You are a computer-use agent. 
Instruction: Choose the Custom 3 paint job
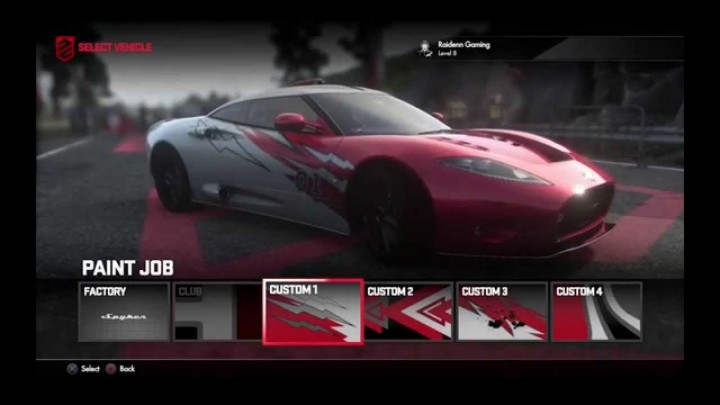pyautogui.click(x=502, y=312)
